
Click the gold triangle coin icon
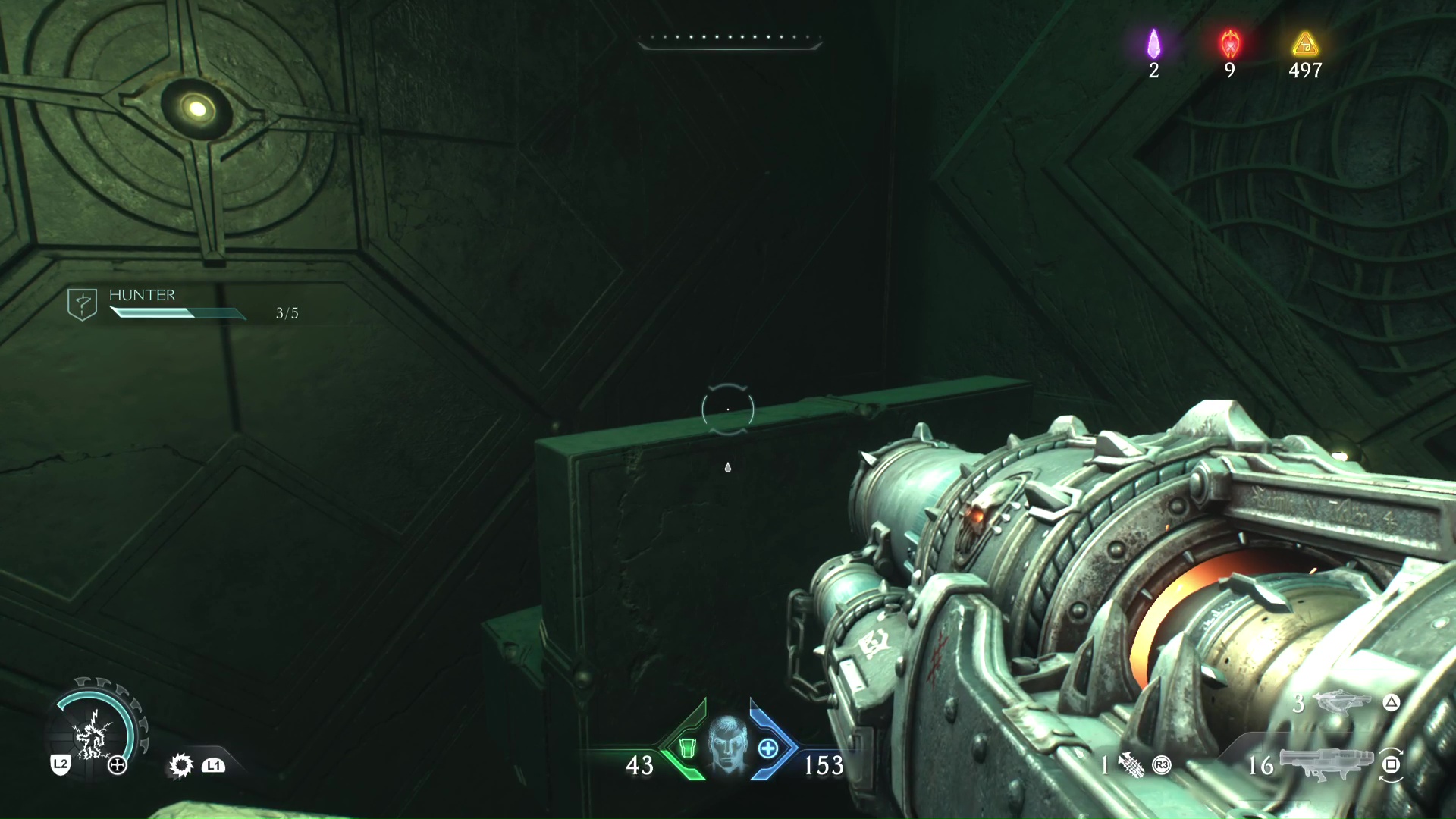(x=1304, y=45)
